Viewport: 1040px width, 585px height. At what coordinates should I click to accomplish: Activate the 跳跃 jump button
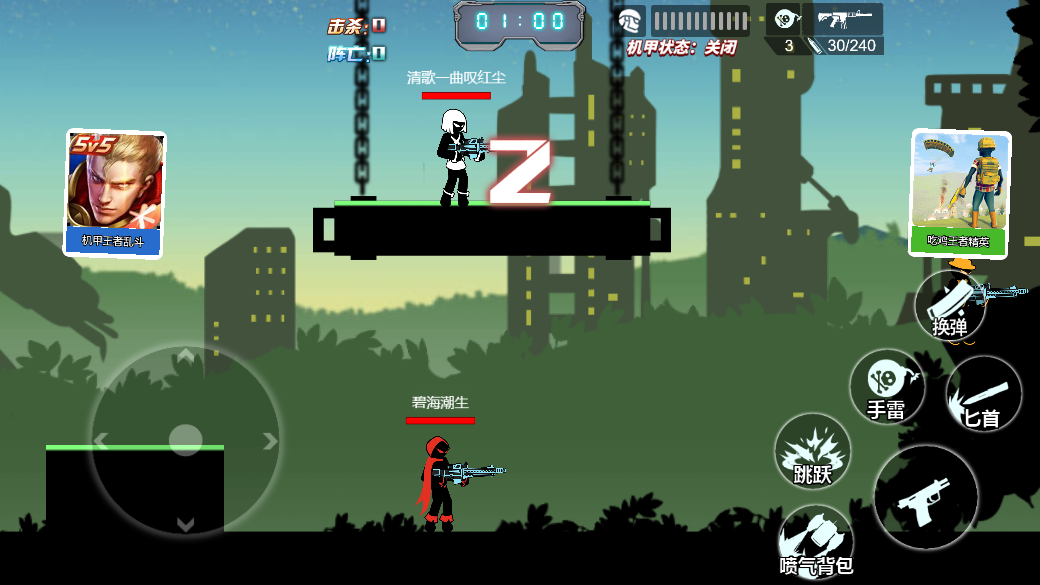[x=812, y=452]
